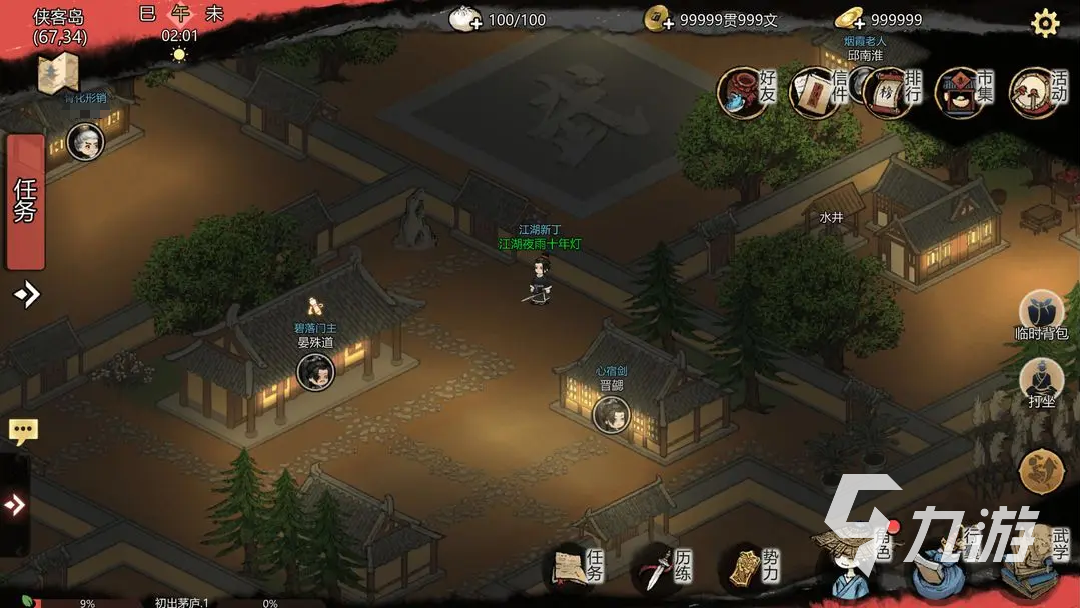Visit the 市集 market
This screenshot has height=608, width=1080.
(x=964, y=92)
